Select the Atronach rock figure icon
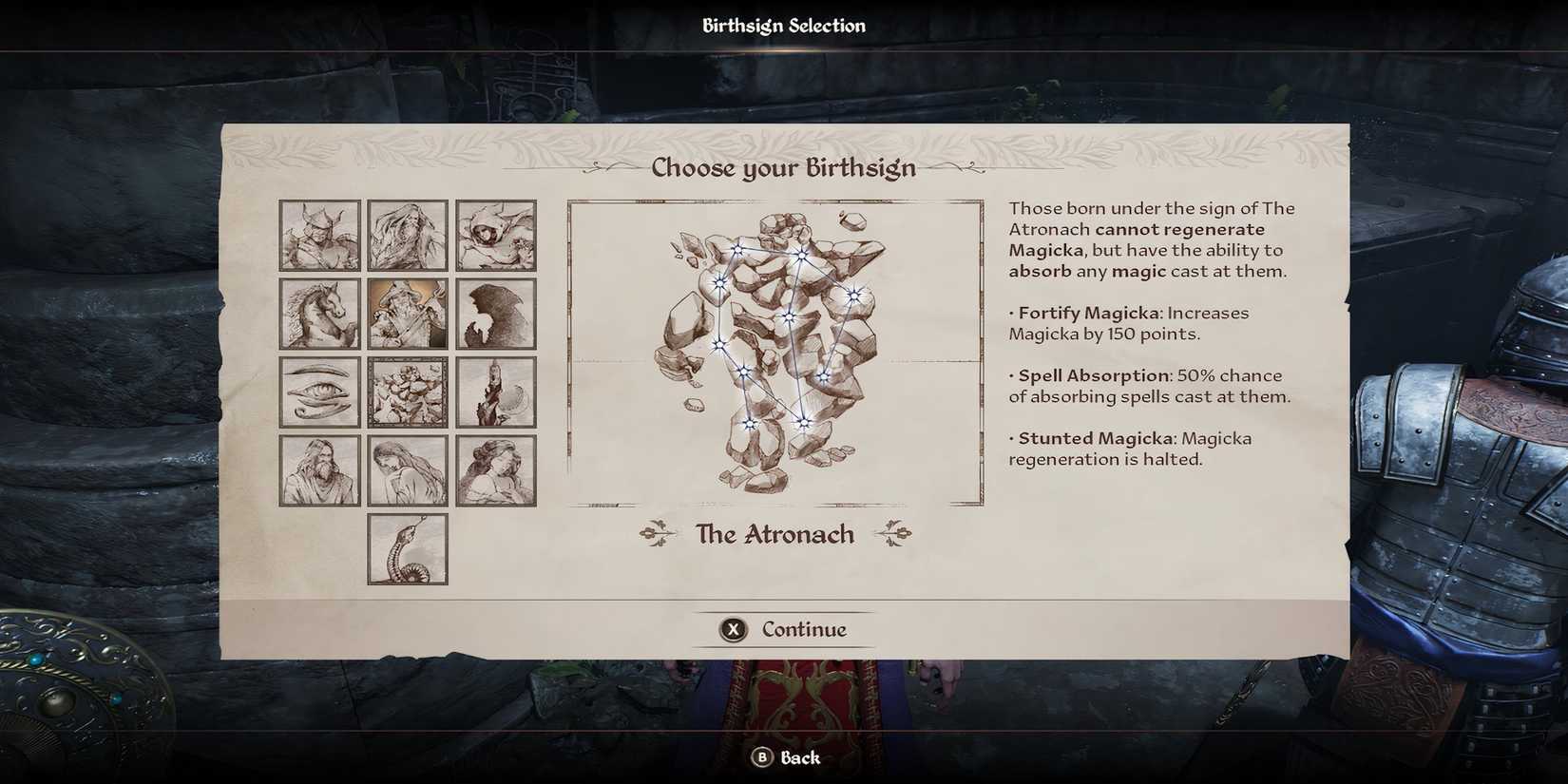Screen dimensions: 1568x784 point(407,391)
